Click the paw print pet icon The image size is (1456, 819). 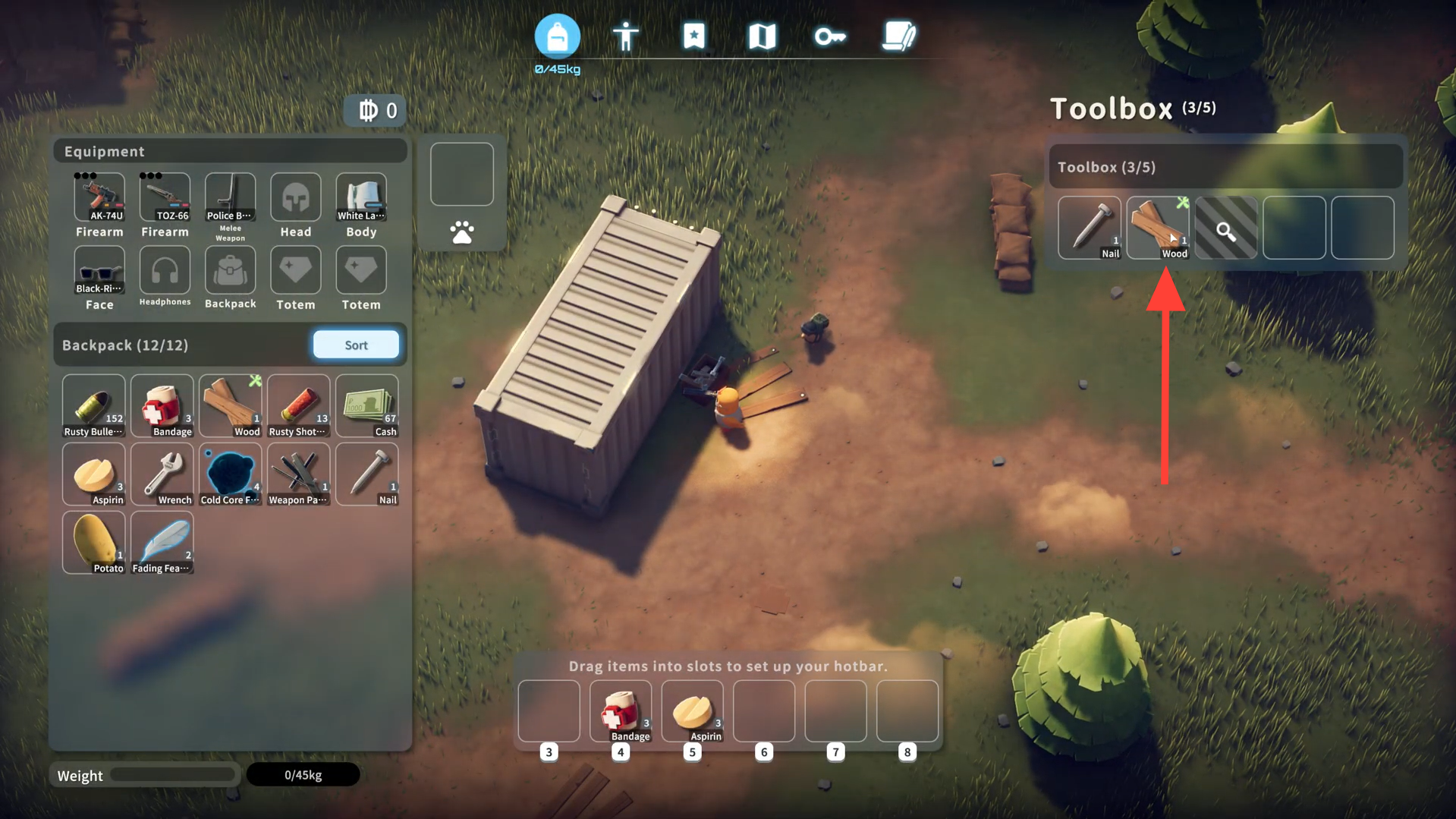[x=462, y=232]
